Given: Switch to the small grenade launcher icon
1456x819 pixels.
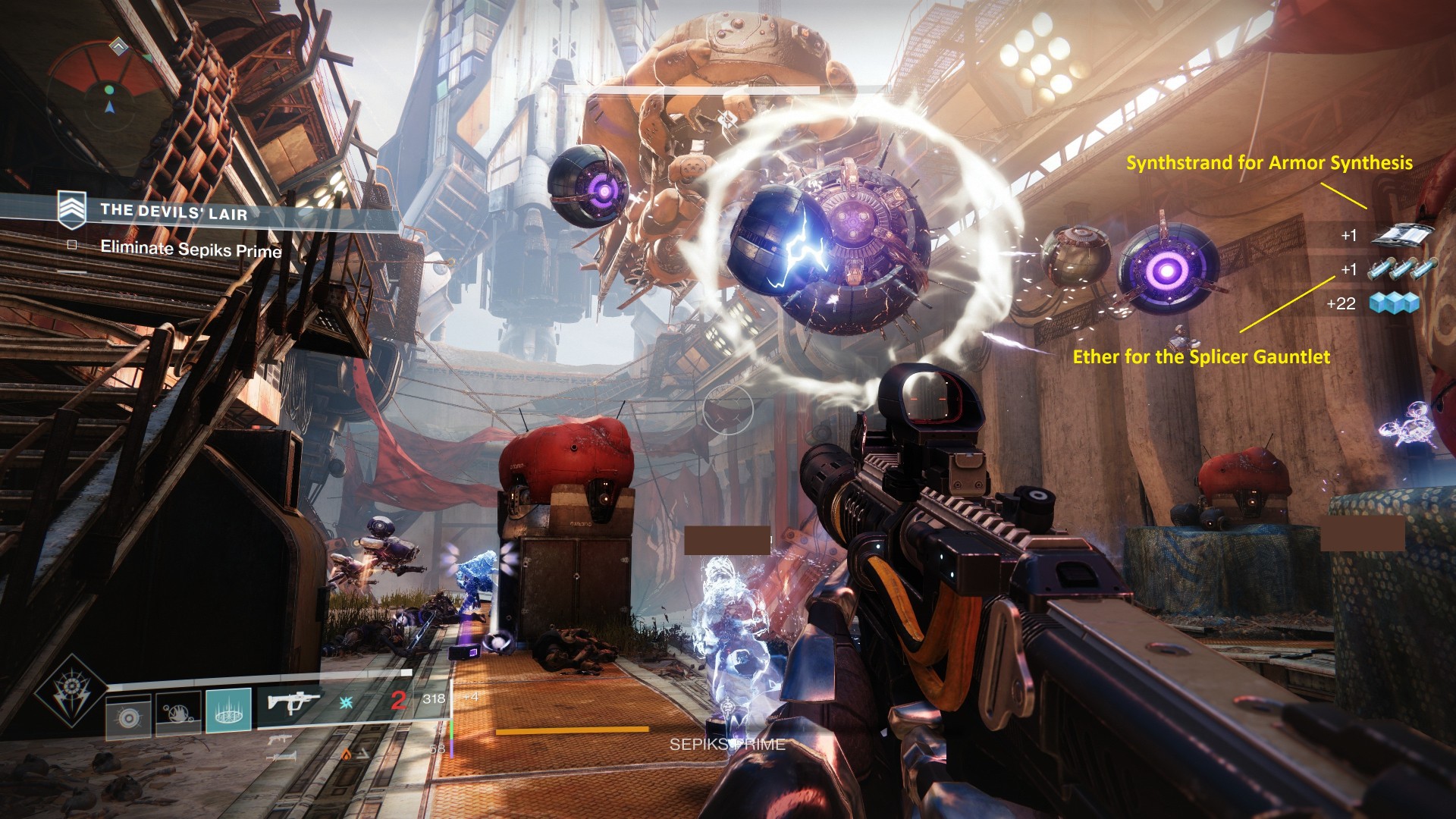Looking at the screenshot, I should click(279, 739).
